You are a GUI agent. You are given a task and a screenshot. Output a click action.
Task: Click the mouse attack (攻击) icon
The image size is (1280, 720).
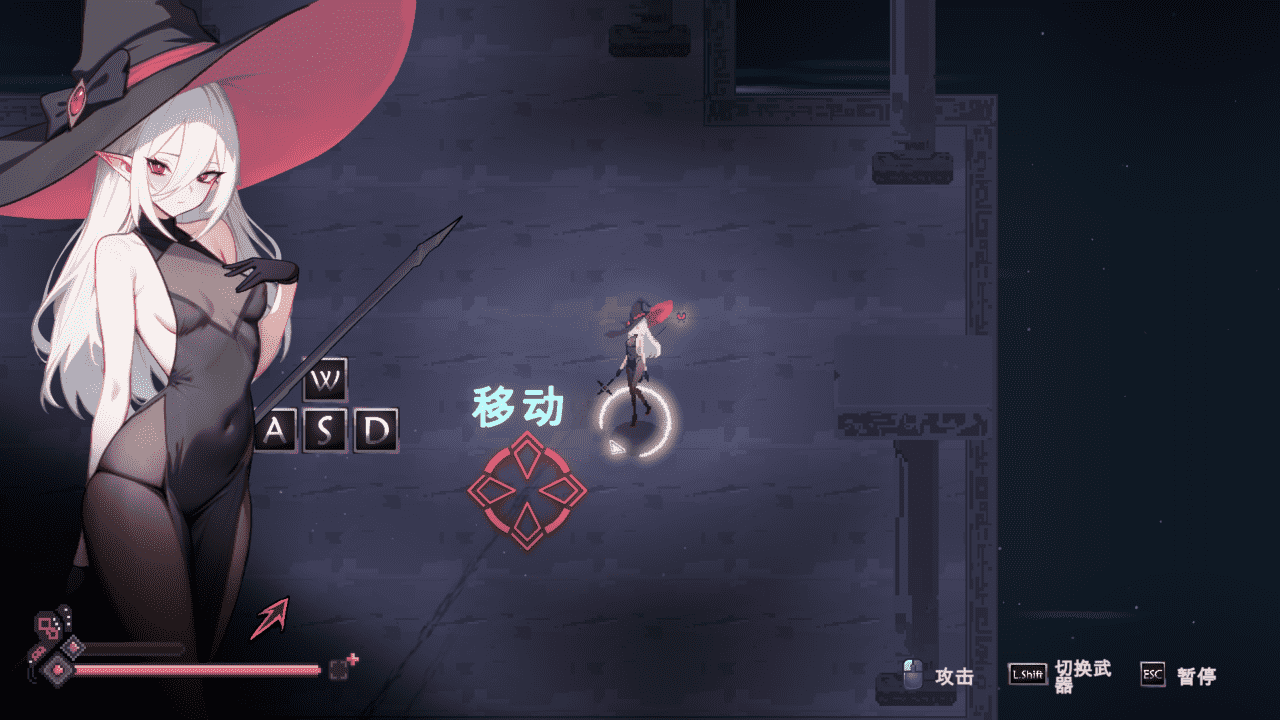click(913, 673)
